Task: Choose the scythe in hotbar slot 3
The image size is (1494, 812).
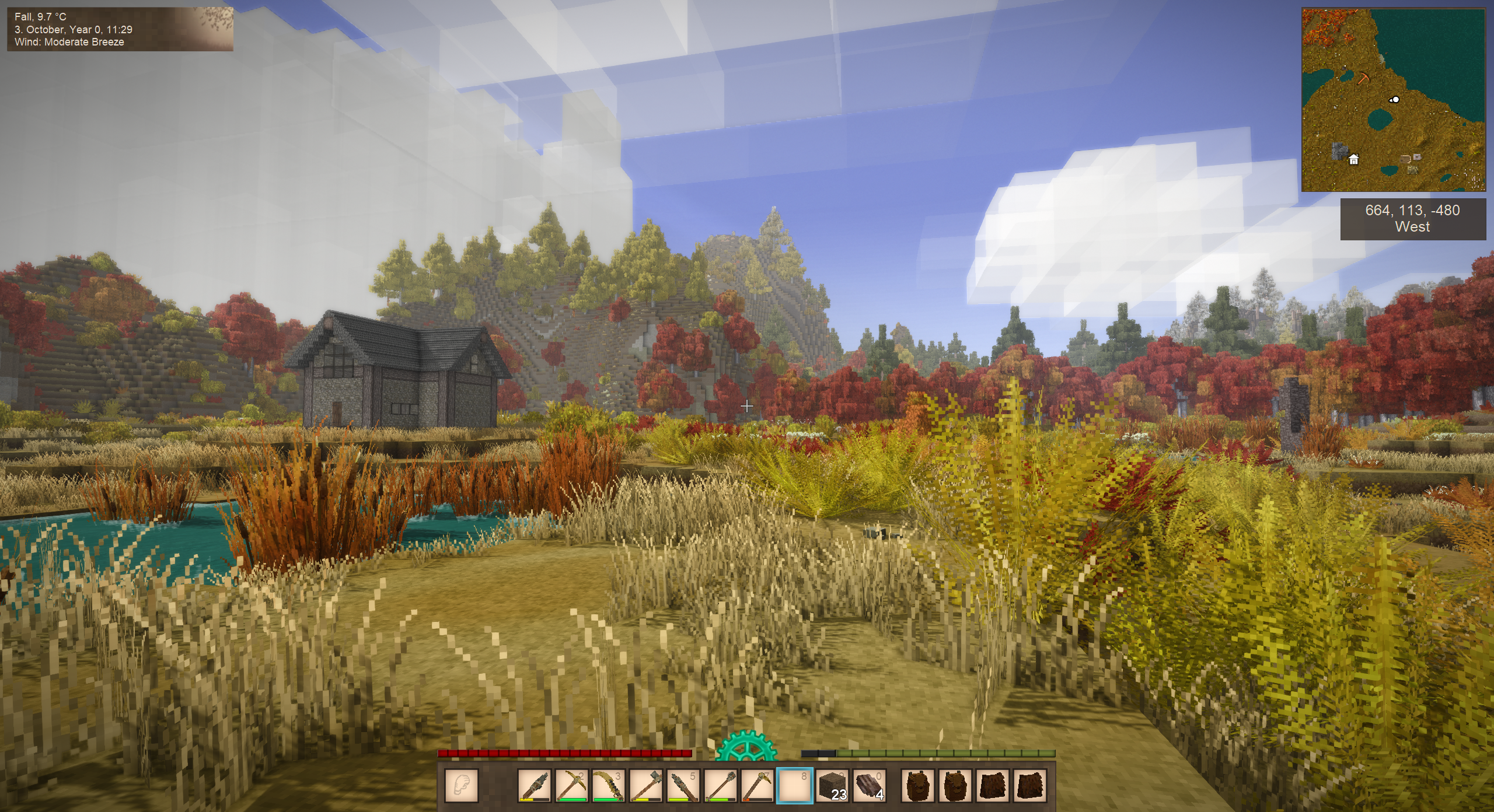Action: [x=608, y=785]
